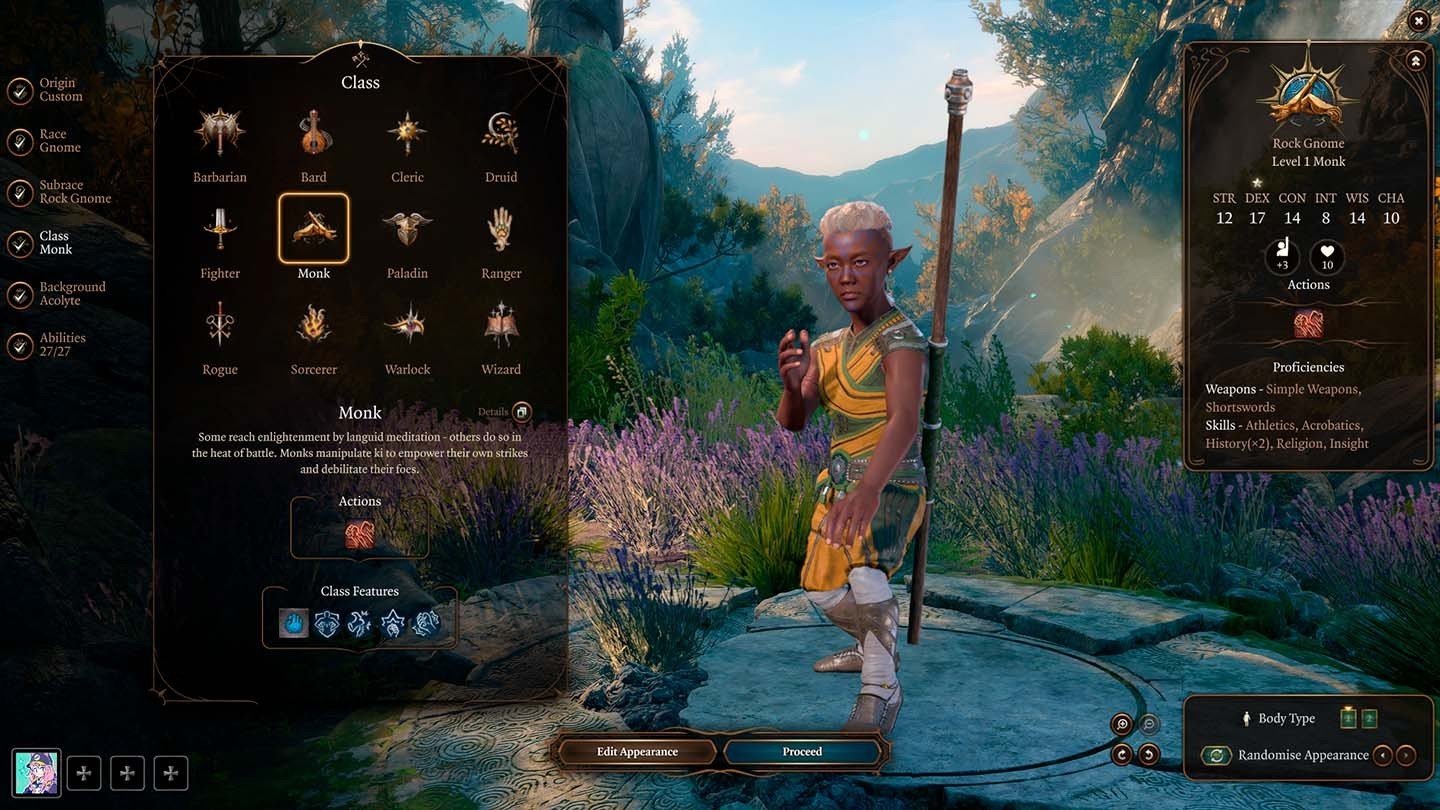
Task: Open the Abilities 27/27 step
Action: point(62,345)
